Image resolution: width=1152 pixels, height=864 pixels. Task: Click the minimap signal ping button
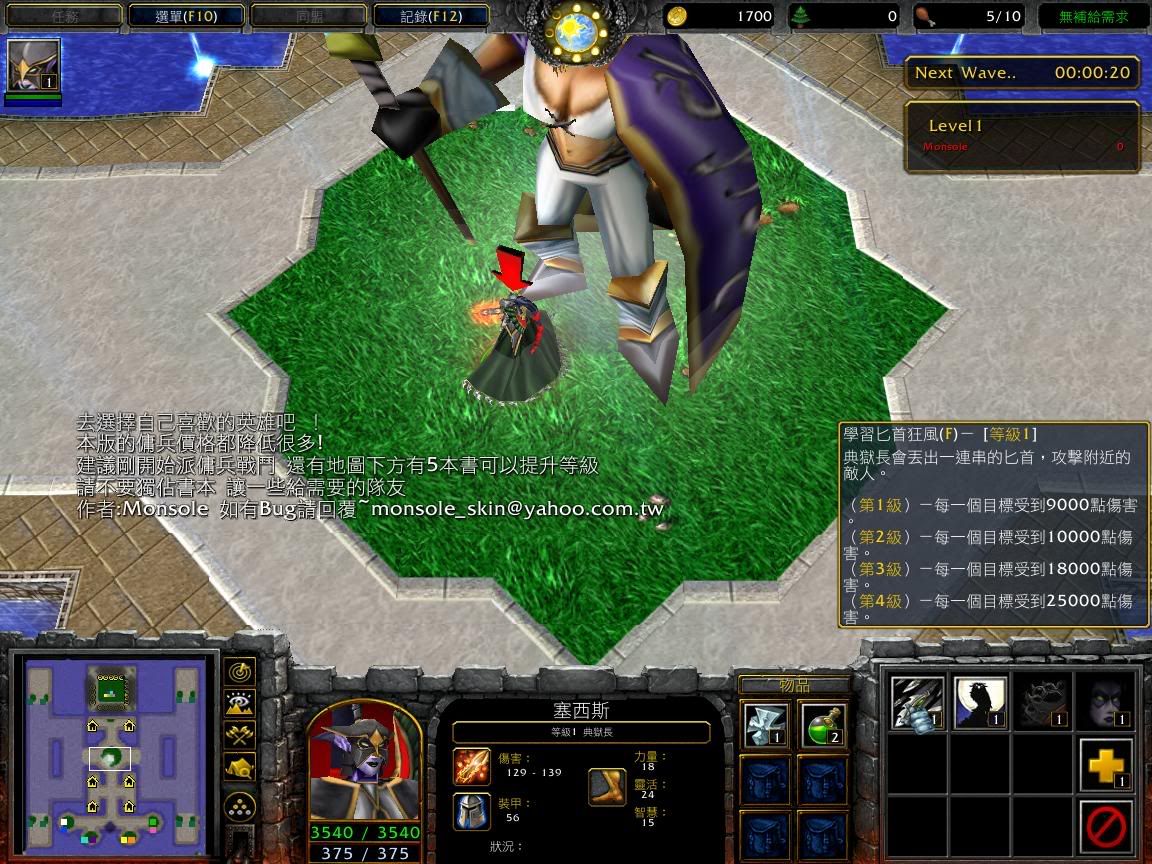point(240,672)
